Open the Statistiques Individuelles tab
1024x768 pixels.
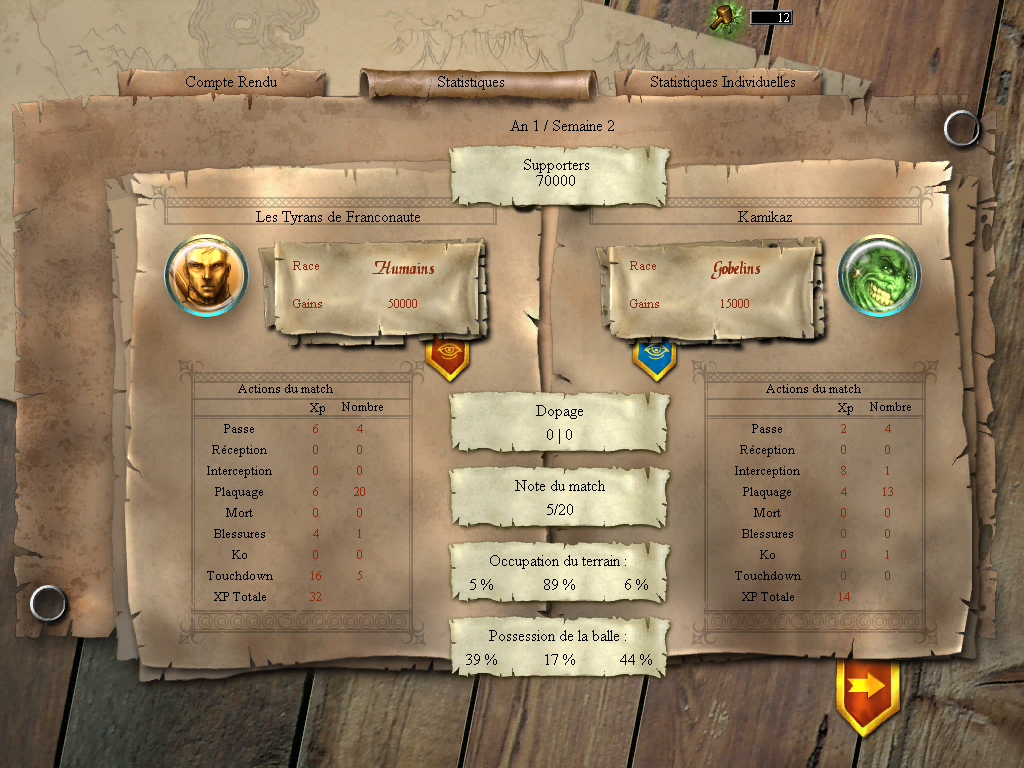click(x=722, y=82)
